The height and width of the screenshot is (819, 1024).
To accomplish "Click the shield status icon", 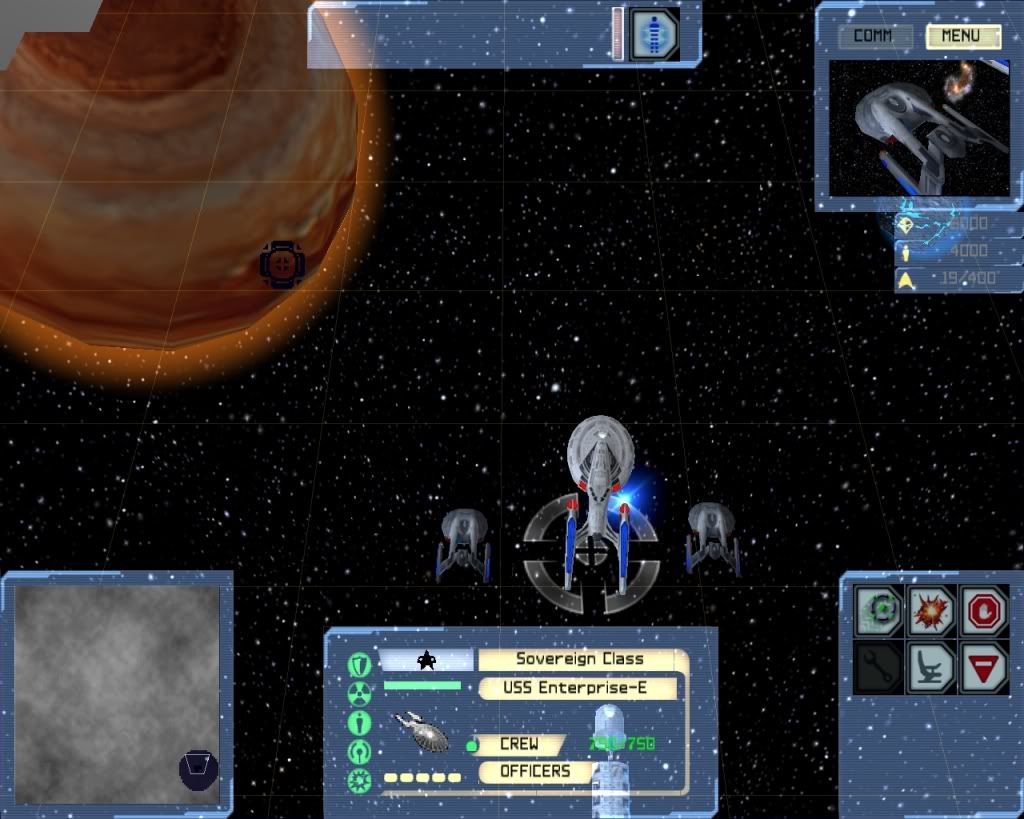I will coord(359,664).
